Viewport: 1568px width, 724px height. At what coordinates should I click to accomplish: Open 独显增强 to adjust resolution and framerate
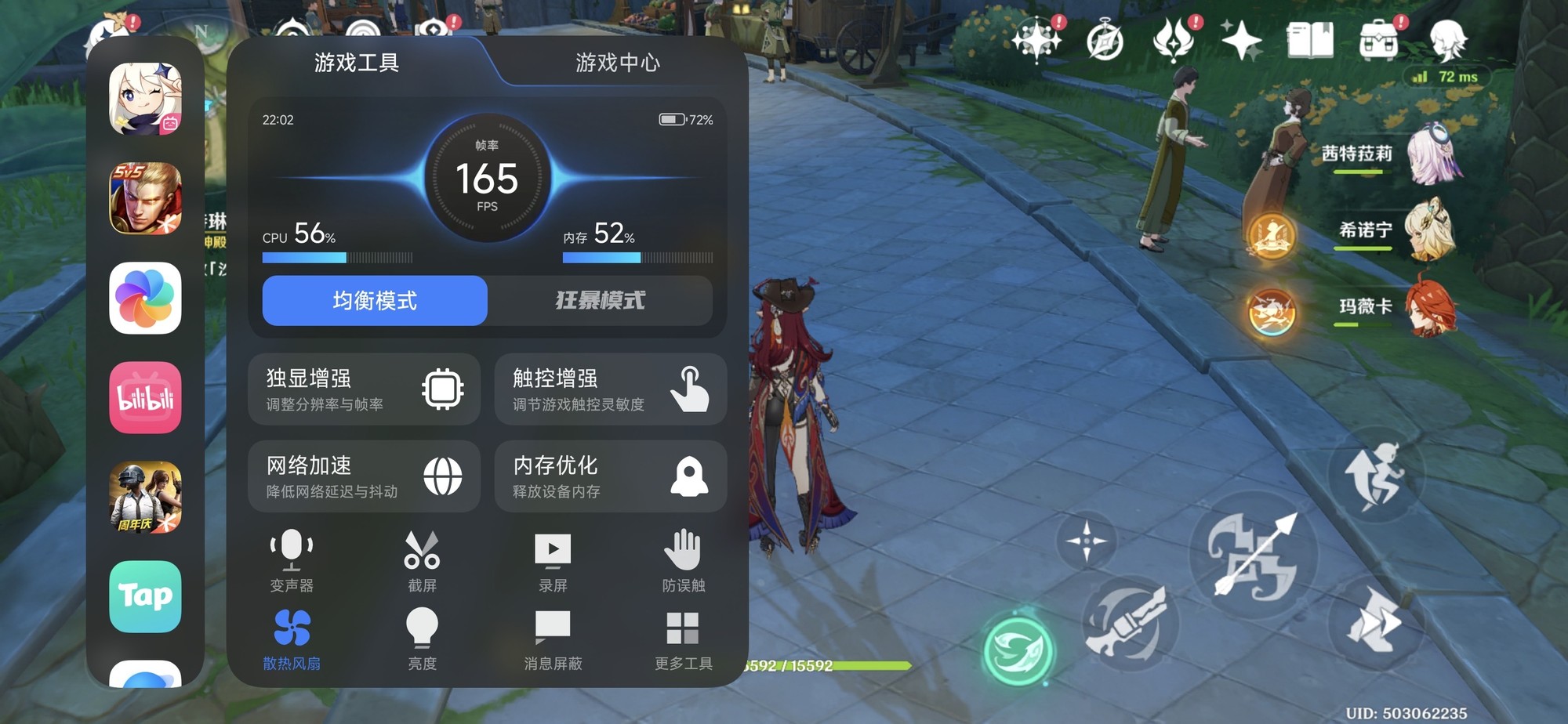[x=363, y=389]
